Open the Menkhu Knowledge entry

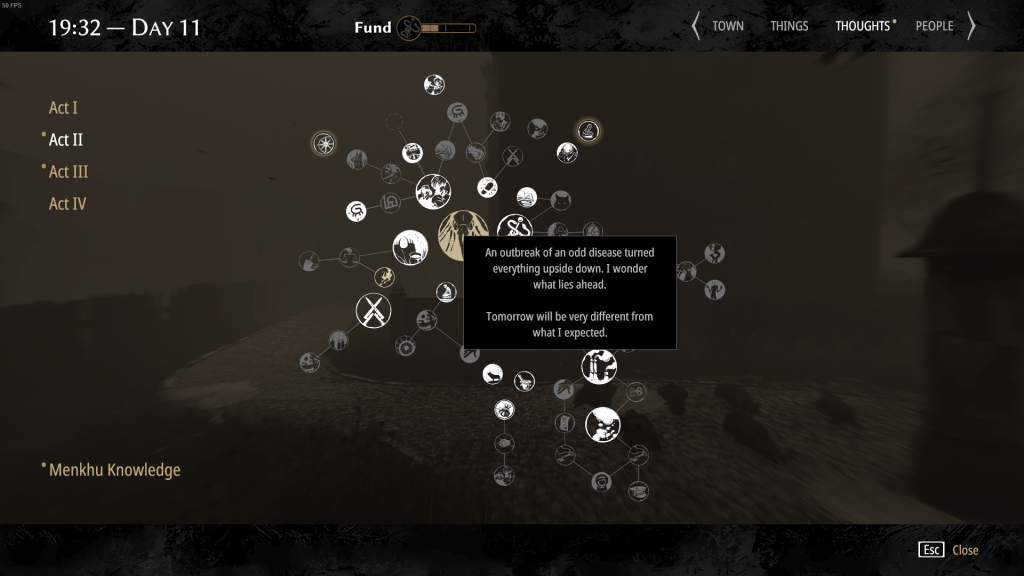114,470
